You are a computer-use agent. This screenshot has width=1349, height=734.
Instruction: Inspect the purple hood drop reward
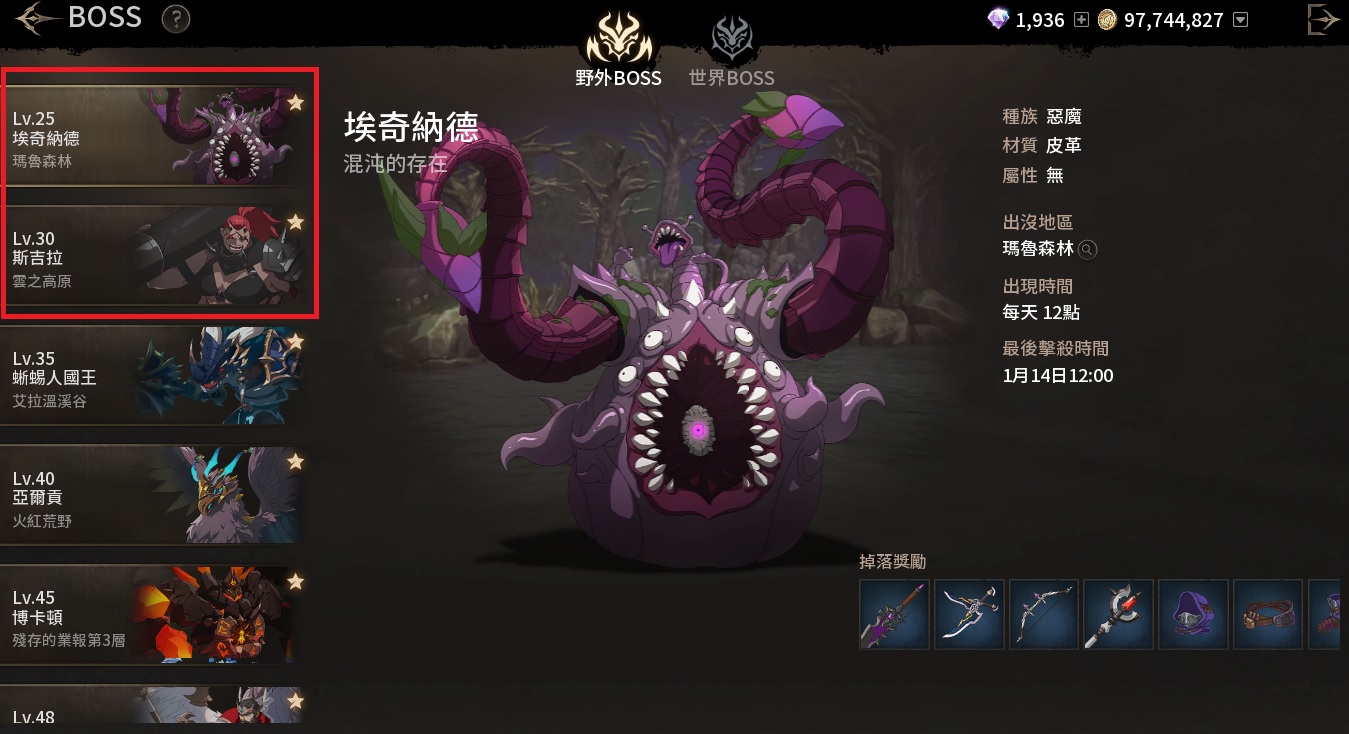click(1193, 614)
